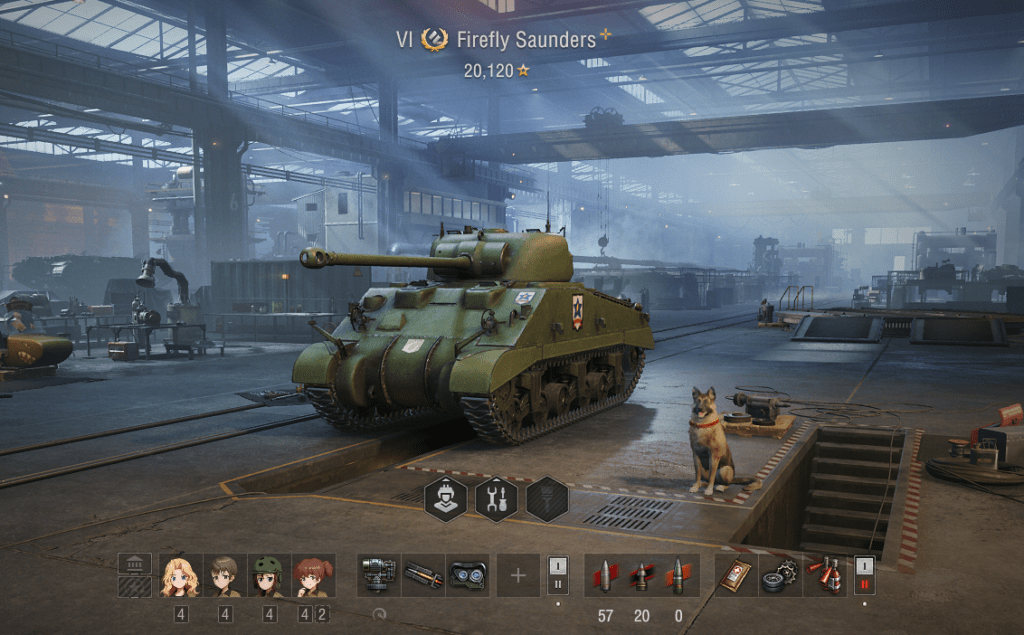Open the crew hexagon button

tap(445, 498)
